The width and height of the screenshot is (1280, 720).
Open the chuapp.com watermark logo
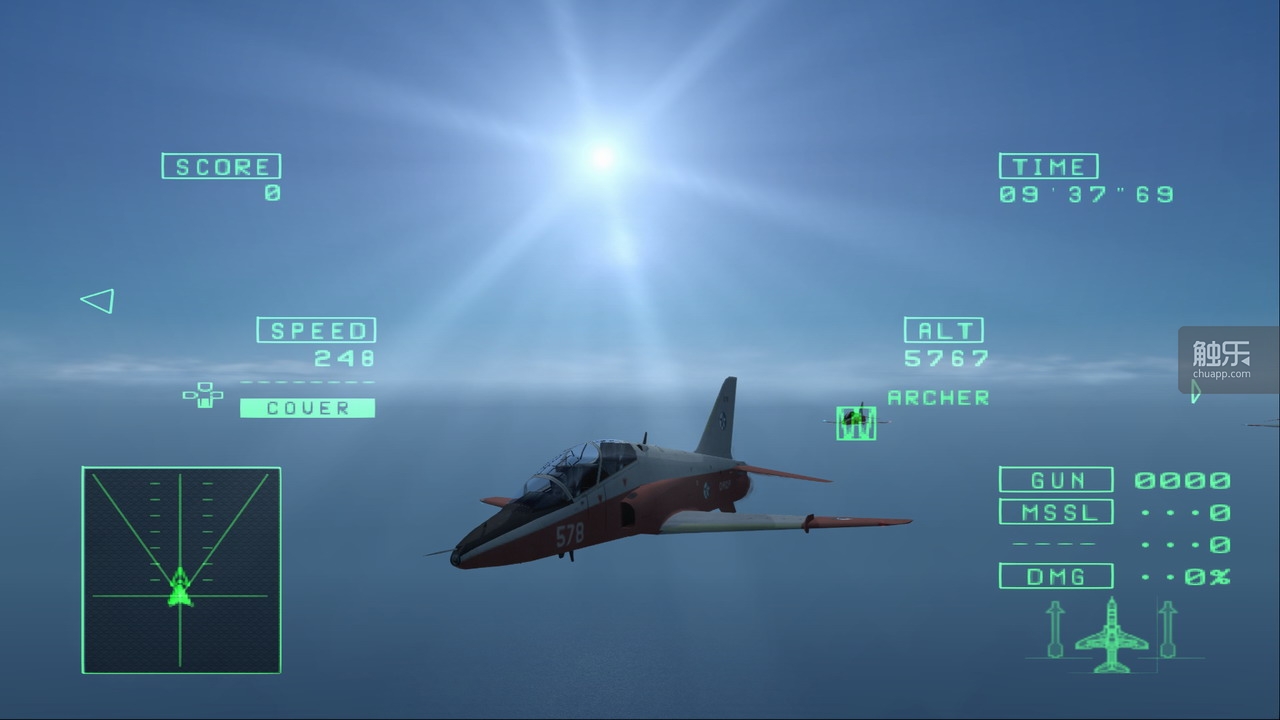point(1227,360)
